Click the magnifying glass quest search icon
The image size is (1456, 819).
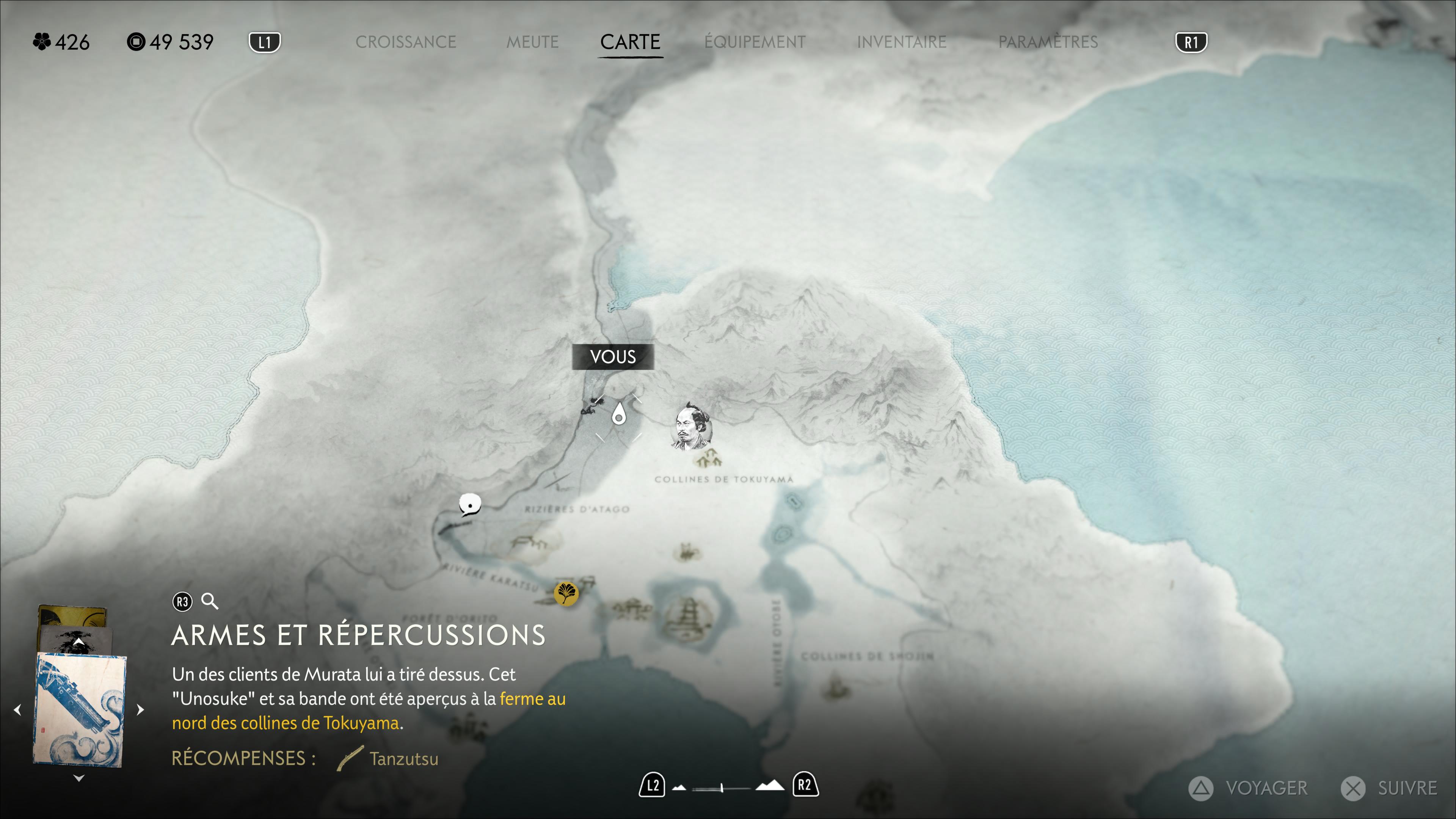(210, 601)
